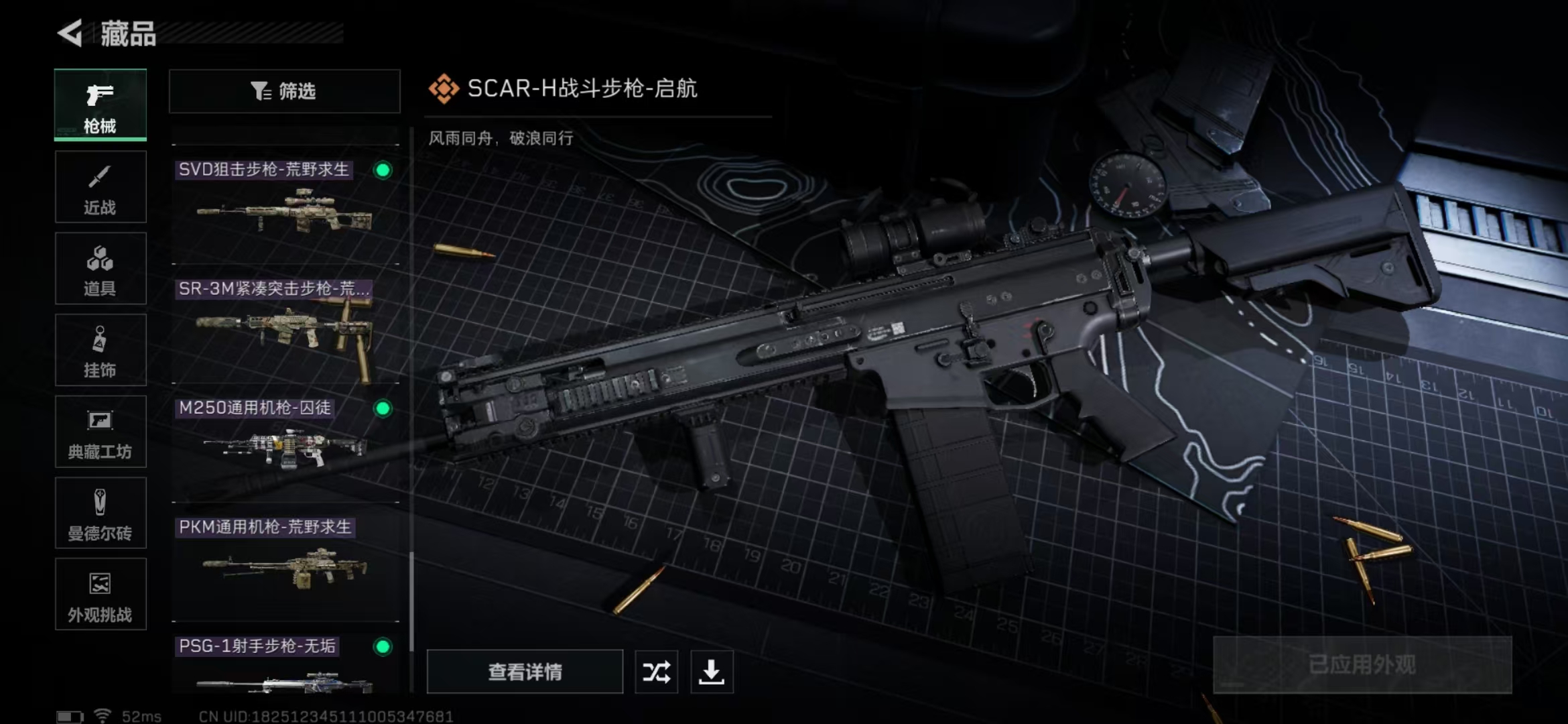The image size is (1568, 724).
Task: Click the download arrow icon button
Action: (712, 672)
